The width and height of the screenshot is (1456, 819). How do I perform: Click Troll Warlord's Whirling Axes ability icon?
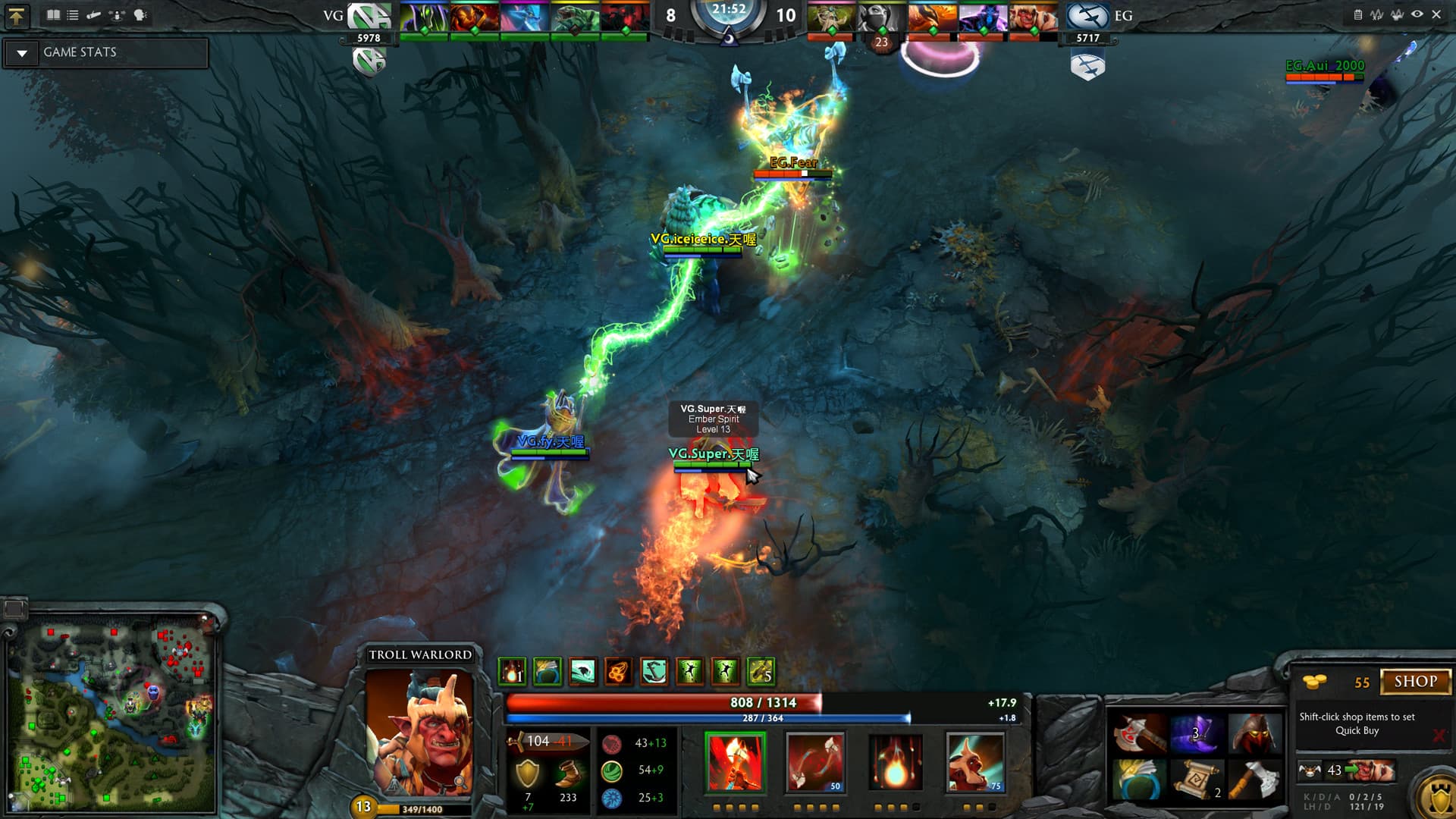tap(815, 761)
